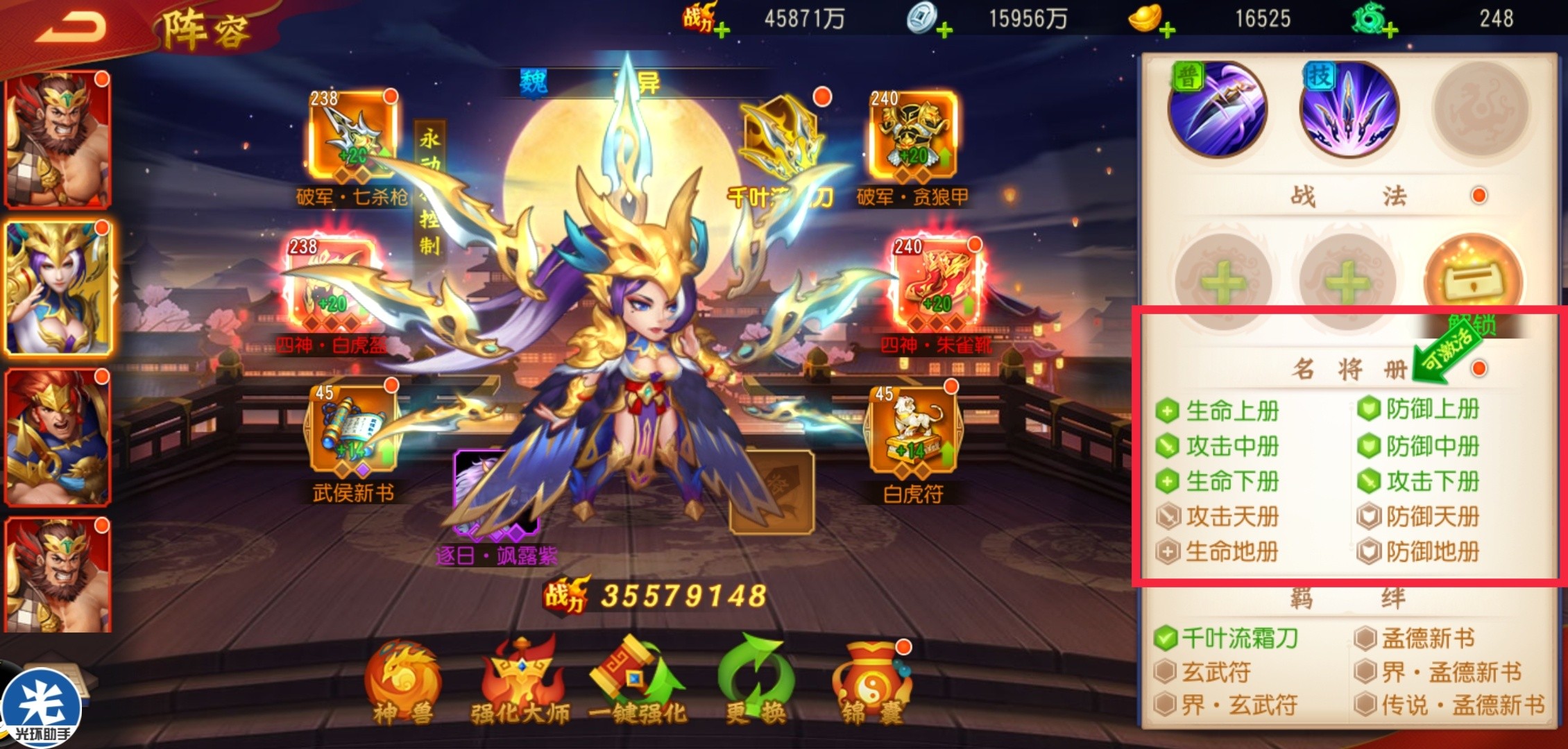
Task: Add gold ingots with the plus button
Action: click(x=1168, y=30)
